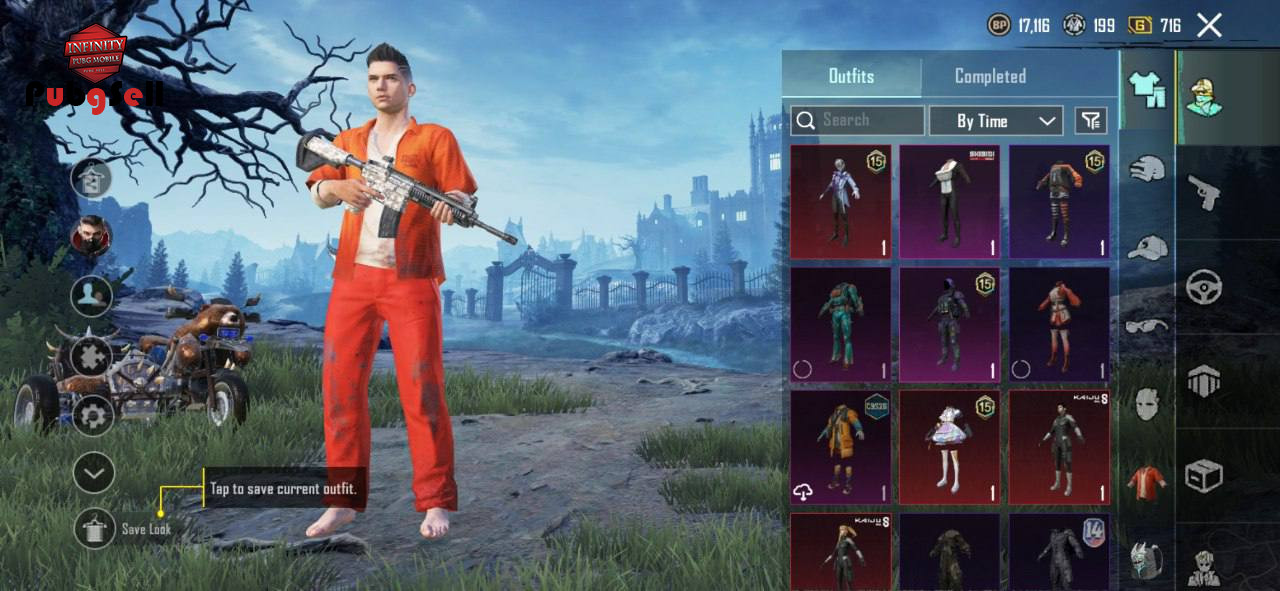This screenshot has height=591, width=1280.
Task: Open the backpack category icon
Action: click(x=1147, y=561)
